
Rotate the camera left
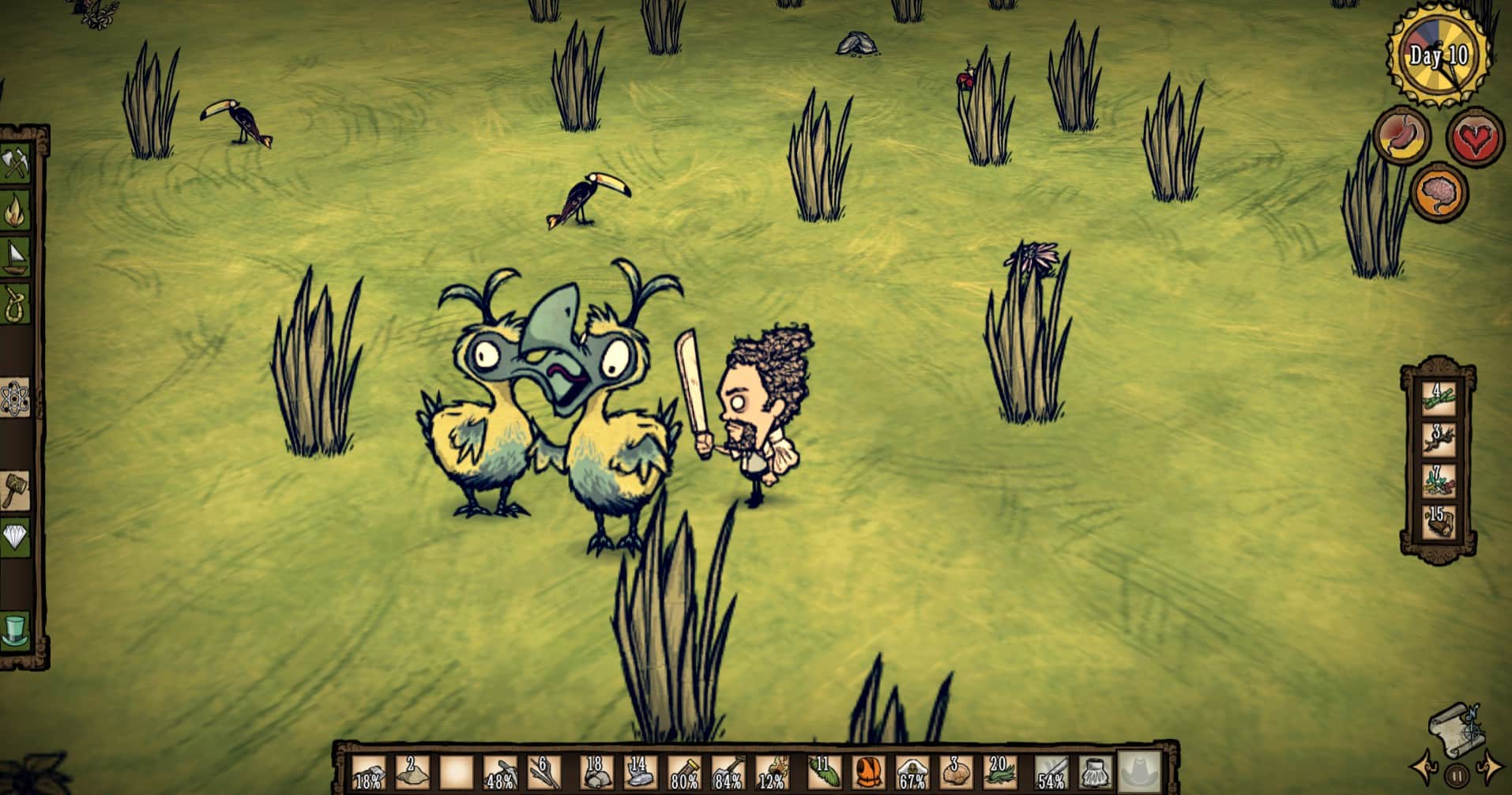(x=1426, y=766)
